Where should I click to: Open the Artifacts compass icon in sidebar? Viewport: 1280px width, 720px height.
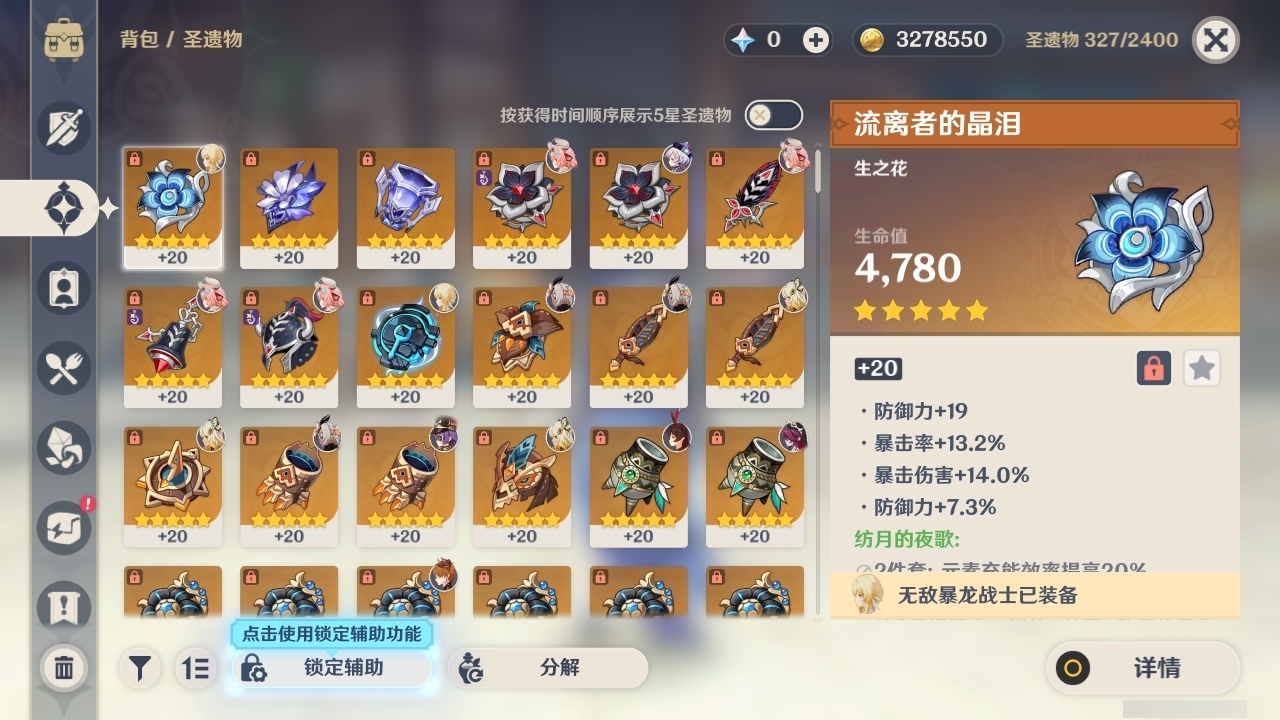(x=63, y=207)
